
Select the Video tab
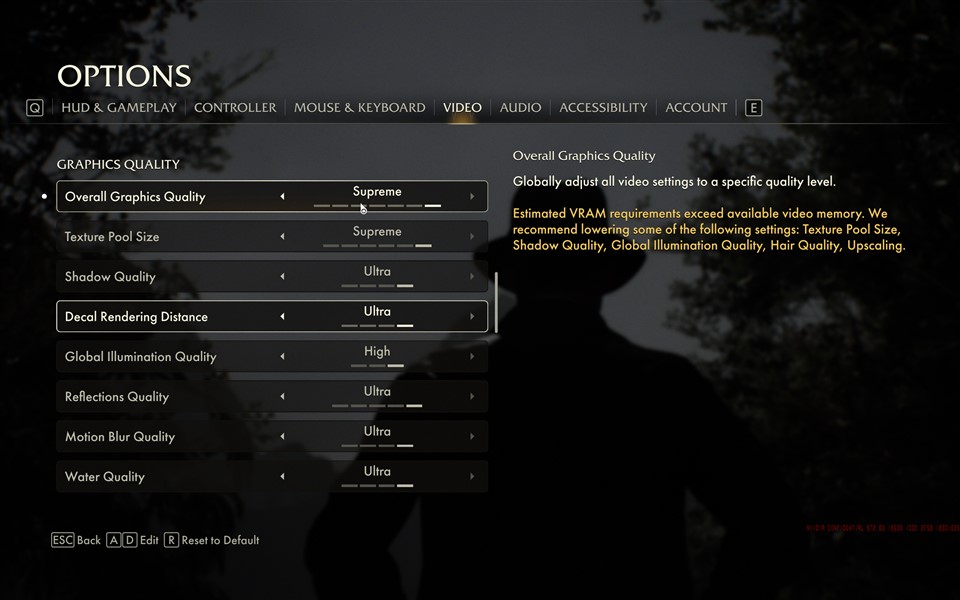[x=462, y=107]
